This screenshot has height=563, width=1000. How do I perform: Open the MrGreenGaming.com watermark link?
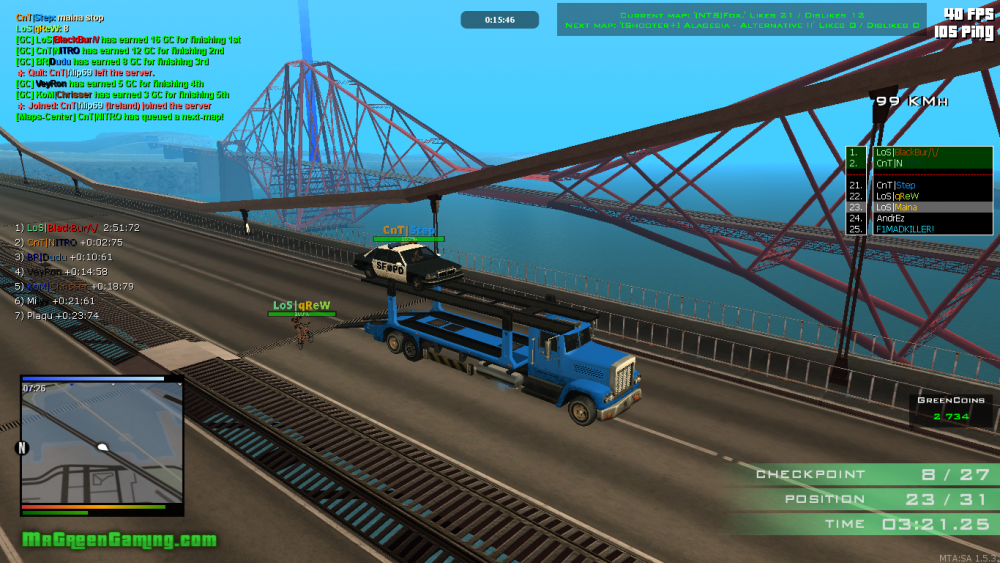[x=119, y=541]
